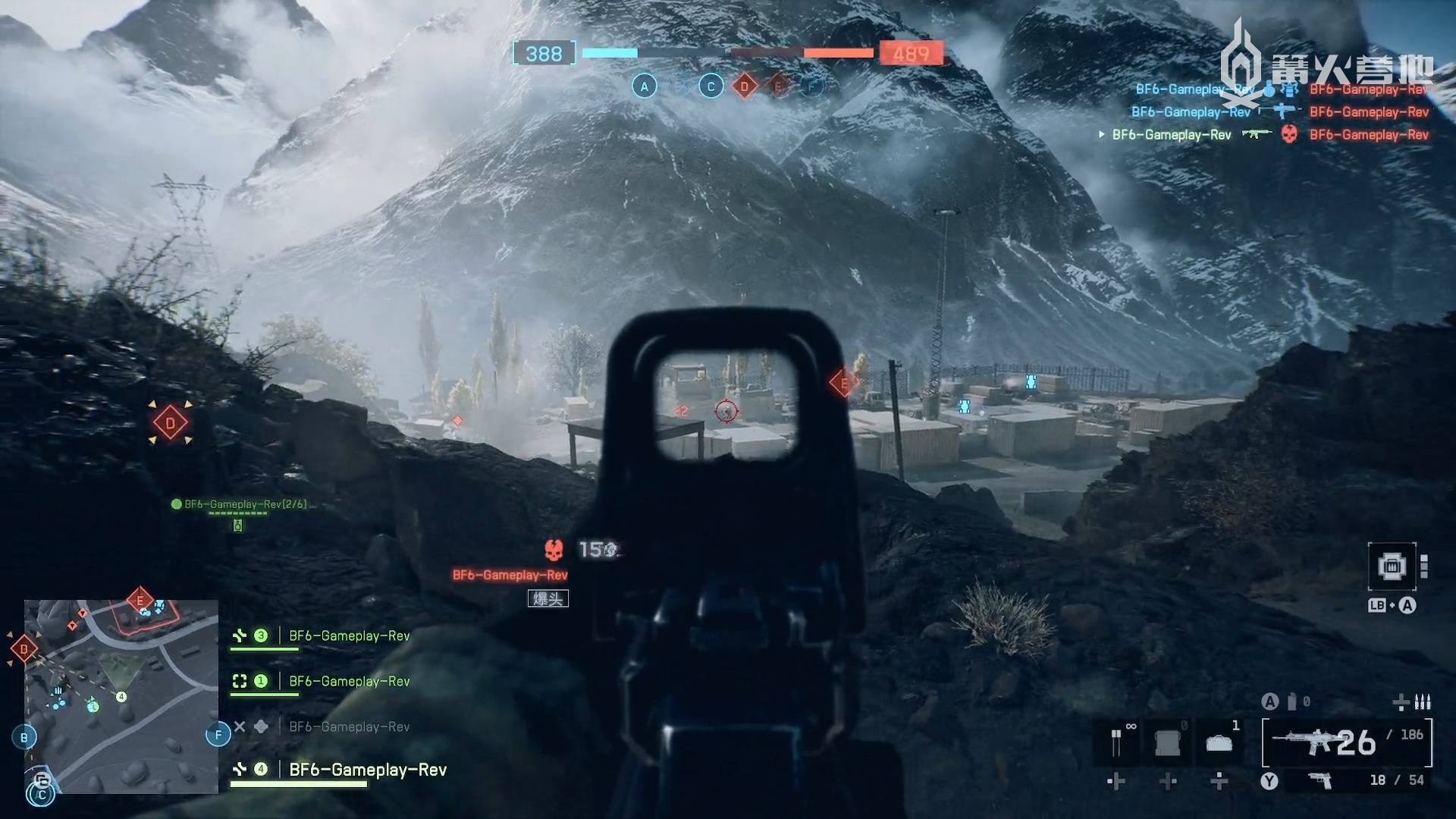Select the supply bag gadget with count 1
This screenshot has width=1456, height=819.
pos(1219,741)
